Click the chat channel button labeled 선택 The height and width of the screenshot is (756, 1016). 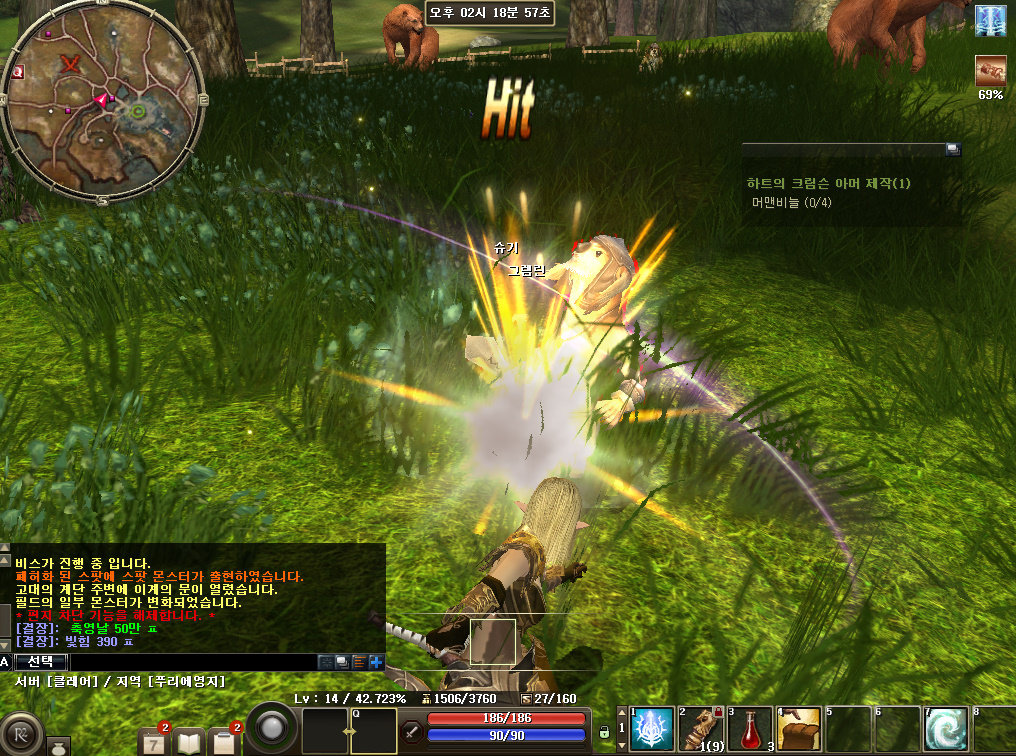coord(41,662)
